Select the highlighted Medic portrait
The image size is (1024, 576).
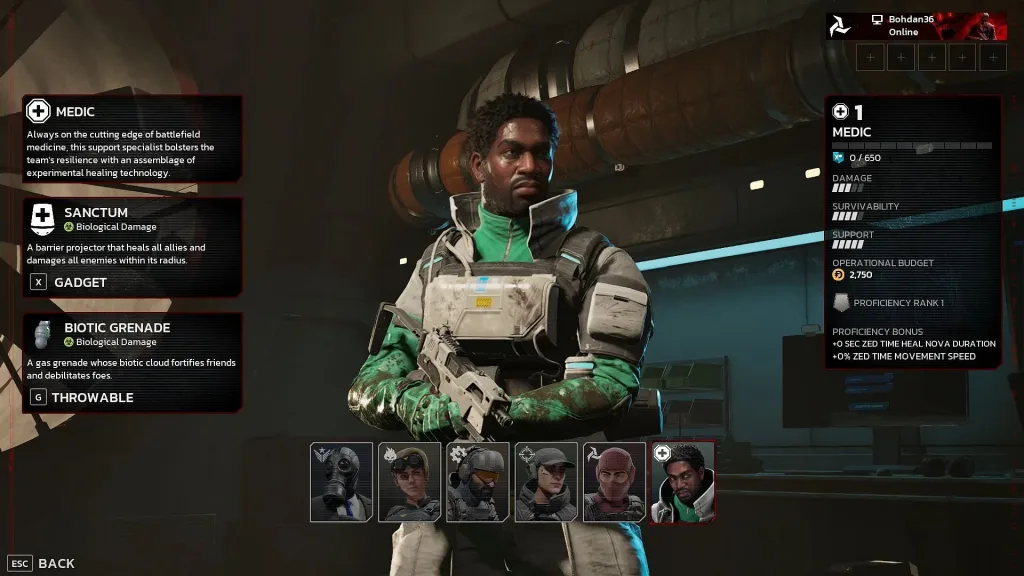pos(683,482)
